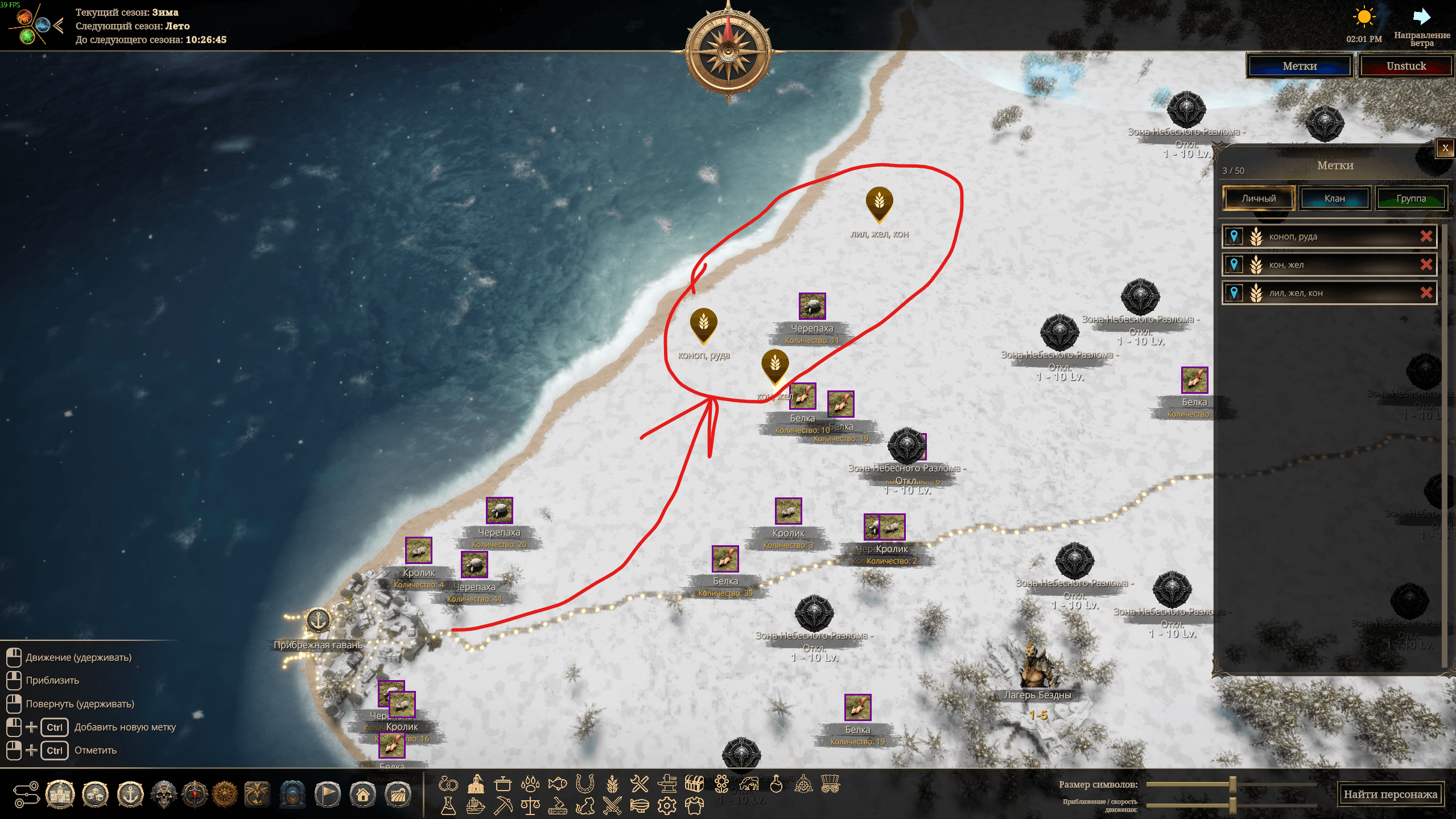Switch to the Клан markers tab
The image size is (1456, 819).
point(1334,199)
